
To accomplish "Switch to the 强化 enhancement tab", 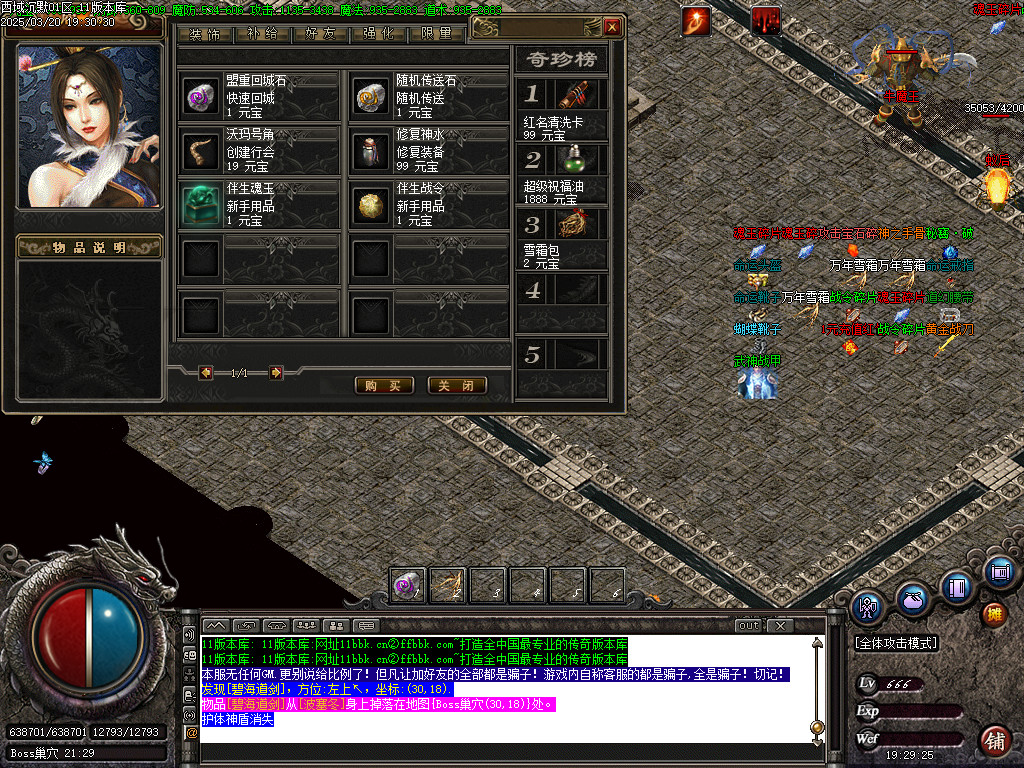I will [378, 34].
